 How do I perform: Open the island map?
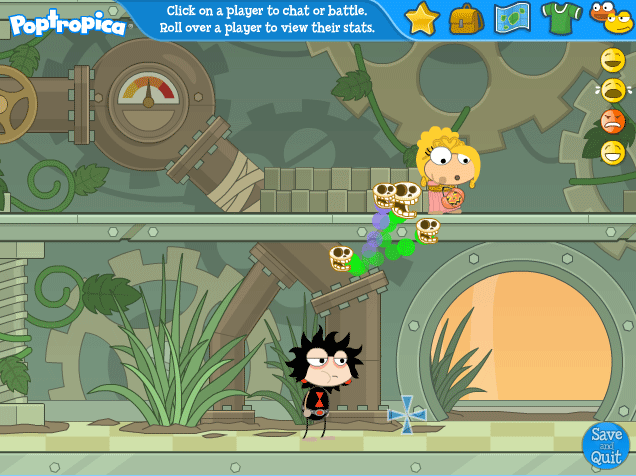[x=512, y=18]
